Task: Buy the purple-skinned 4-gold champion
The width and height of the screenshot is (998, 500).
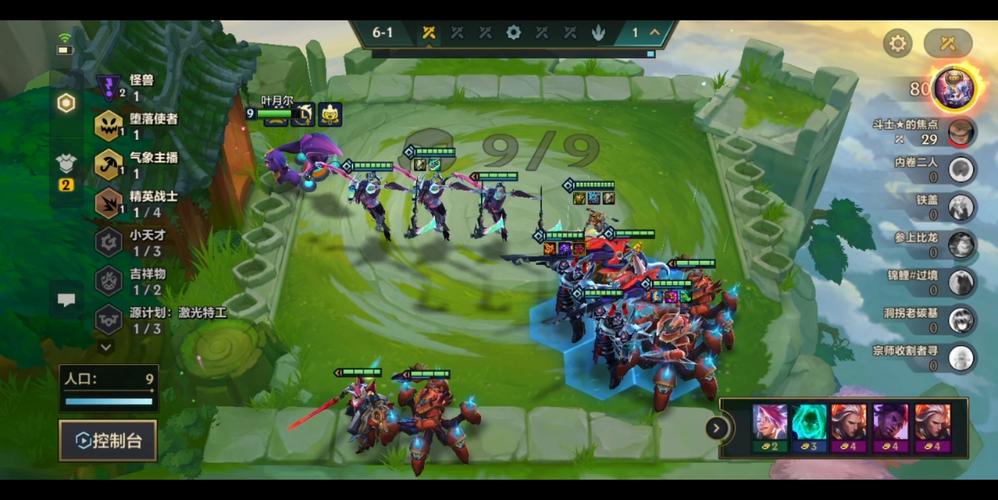Action: [892, 428]
